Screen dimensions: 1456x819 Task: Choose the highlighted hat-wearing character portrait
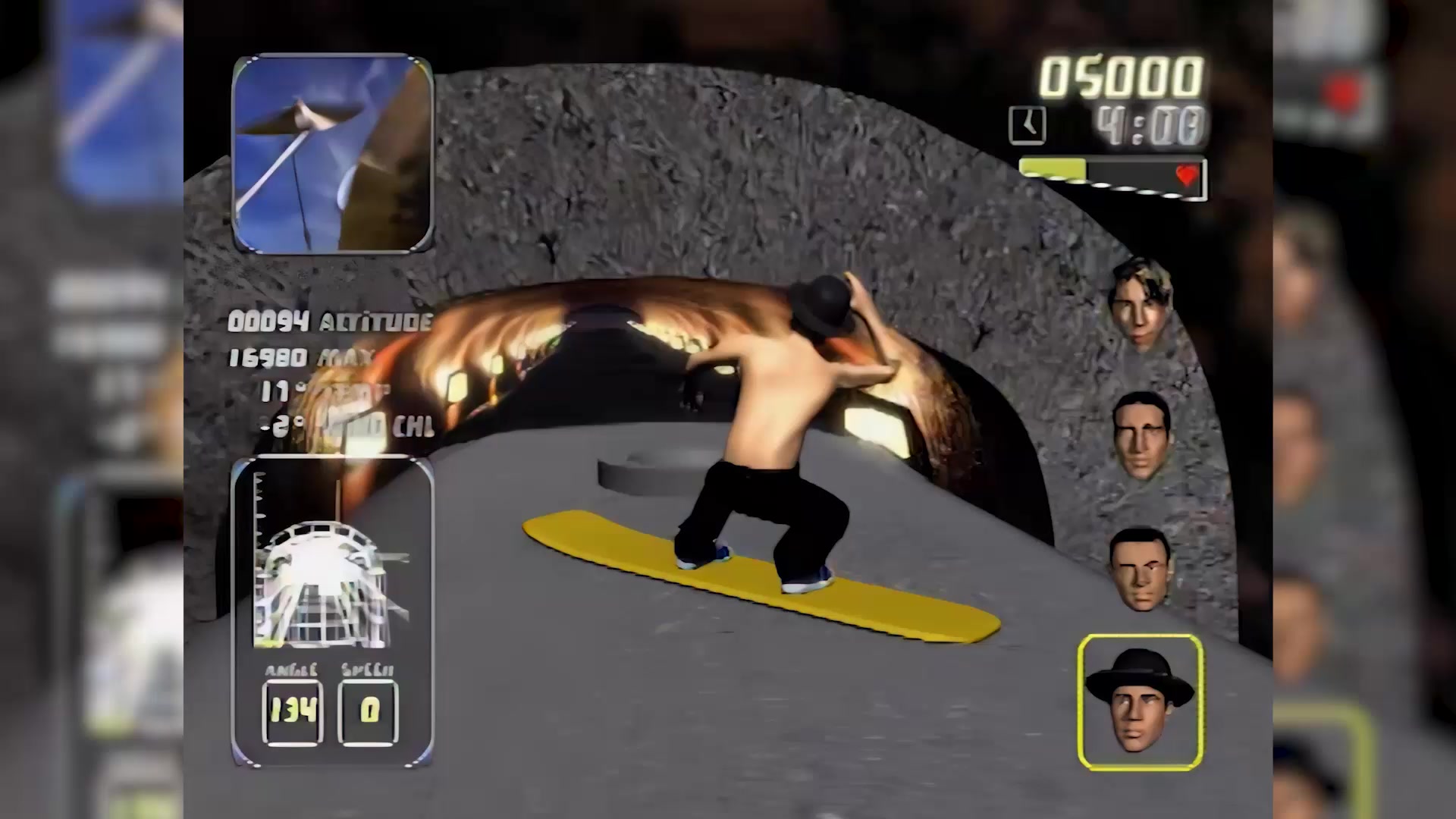tap(1140, 701)
